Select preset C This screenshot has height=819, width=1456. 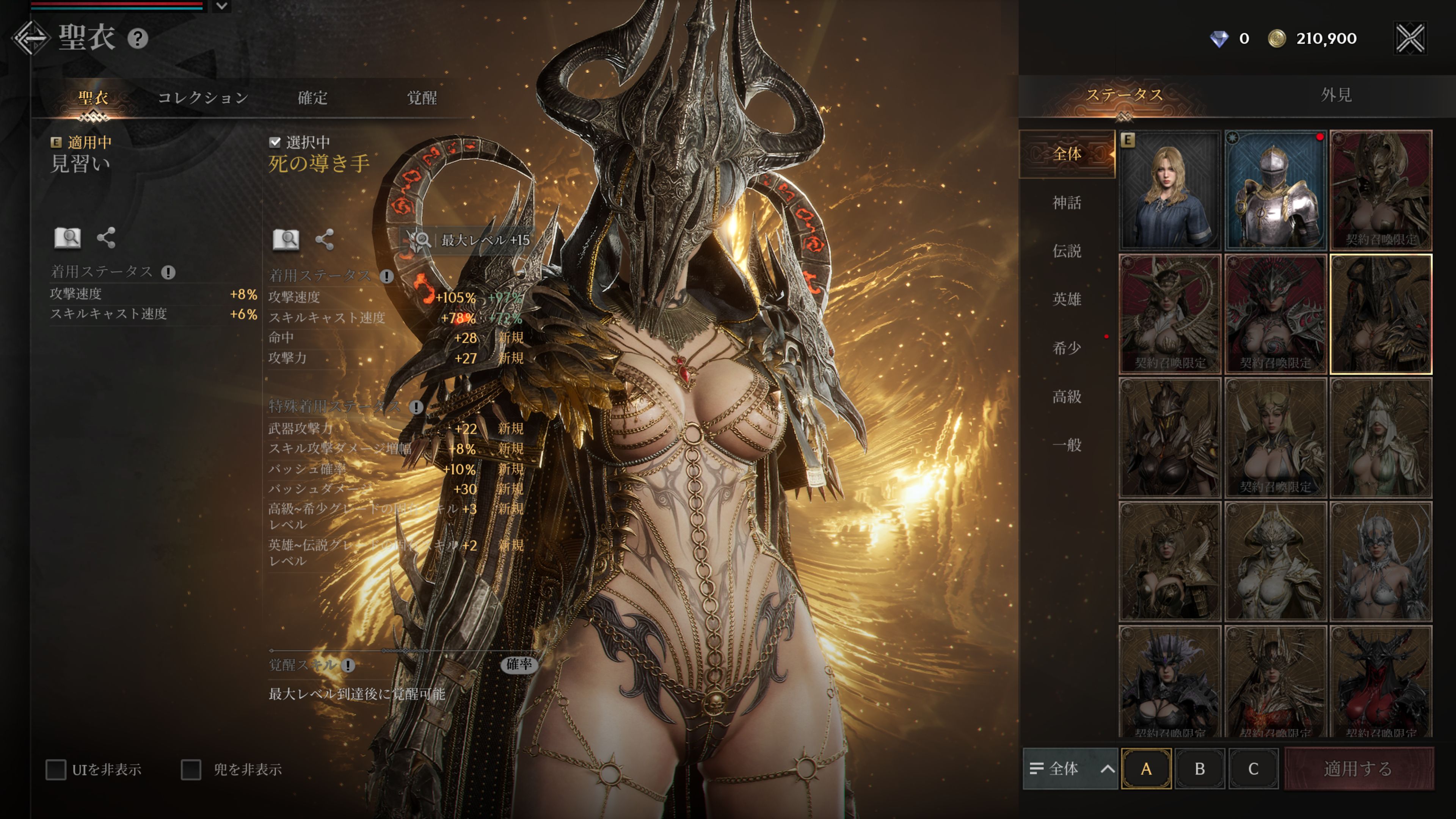[1253, 769]
